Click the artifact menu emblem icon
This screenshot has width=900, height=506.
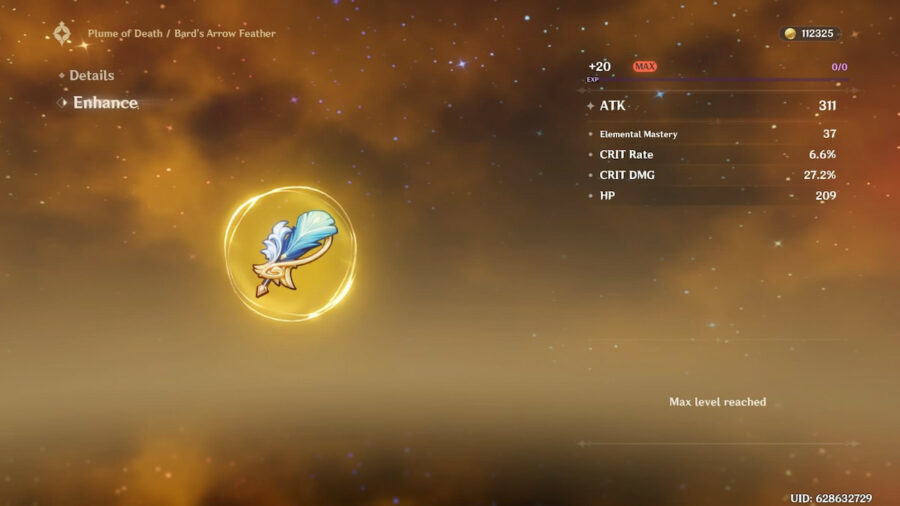point(63,34)
